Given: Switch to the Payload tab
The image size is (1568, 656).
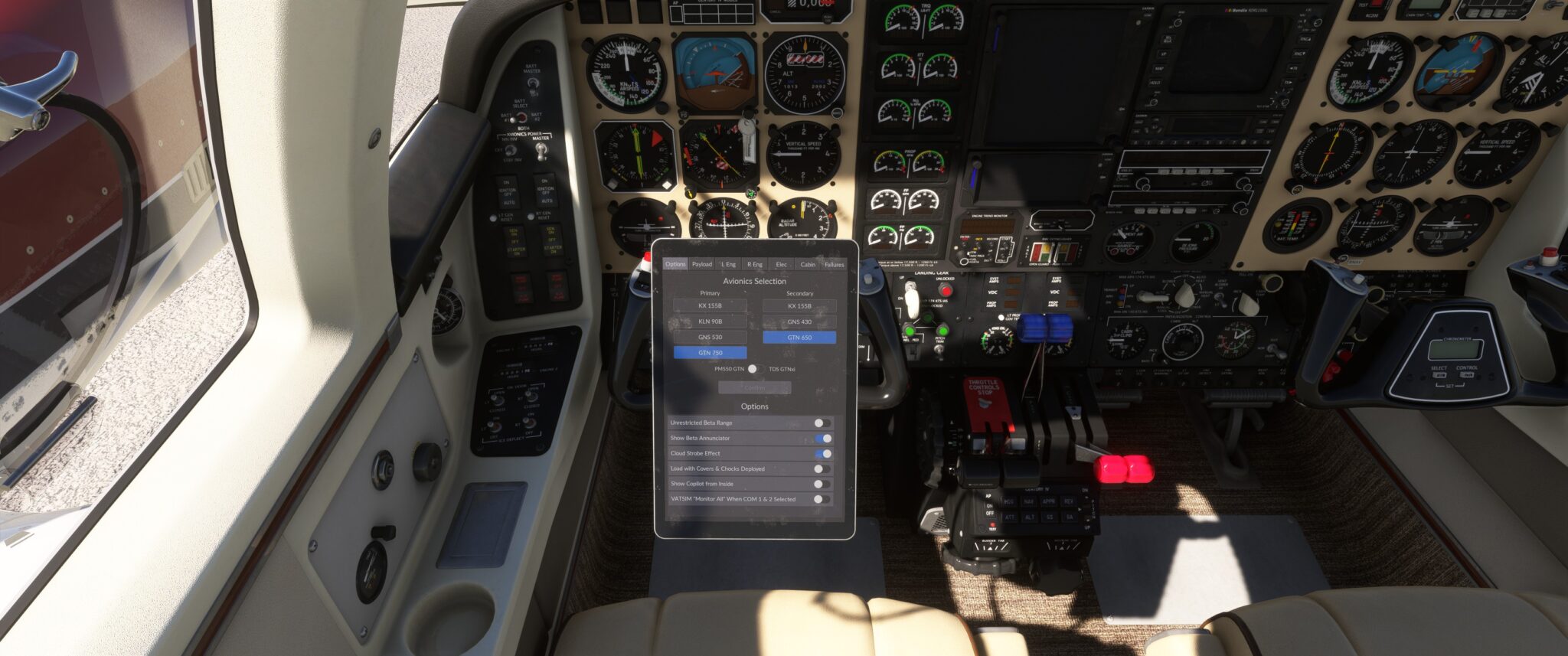Looking at the screenshot, I should coord(703,264).
